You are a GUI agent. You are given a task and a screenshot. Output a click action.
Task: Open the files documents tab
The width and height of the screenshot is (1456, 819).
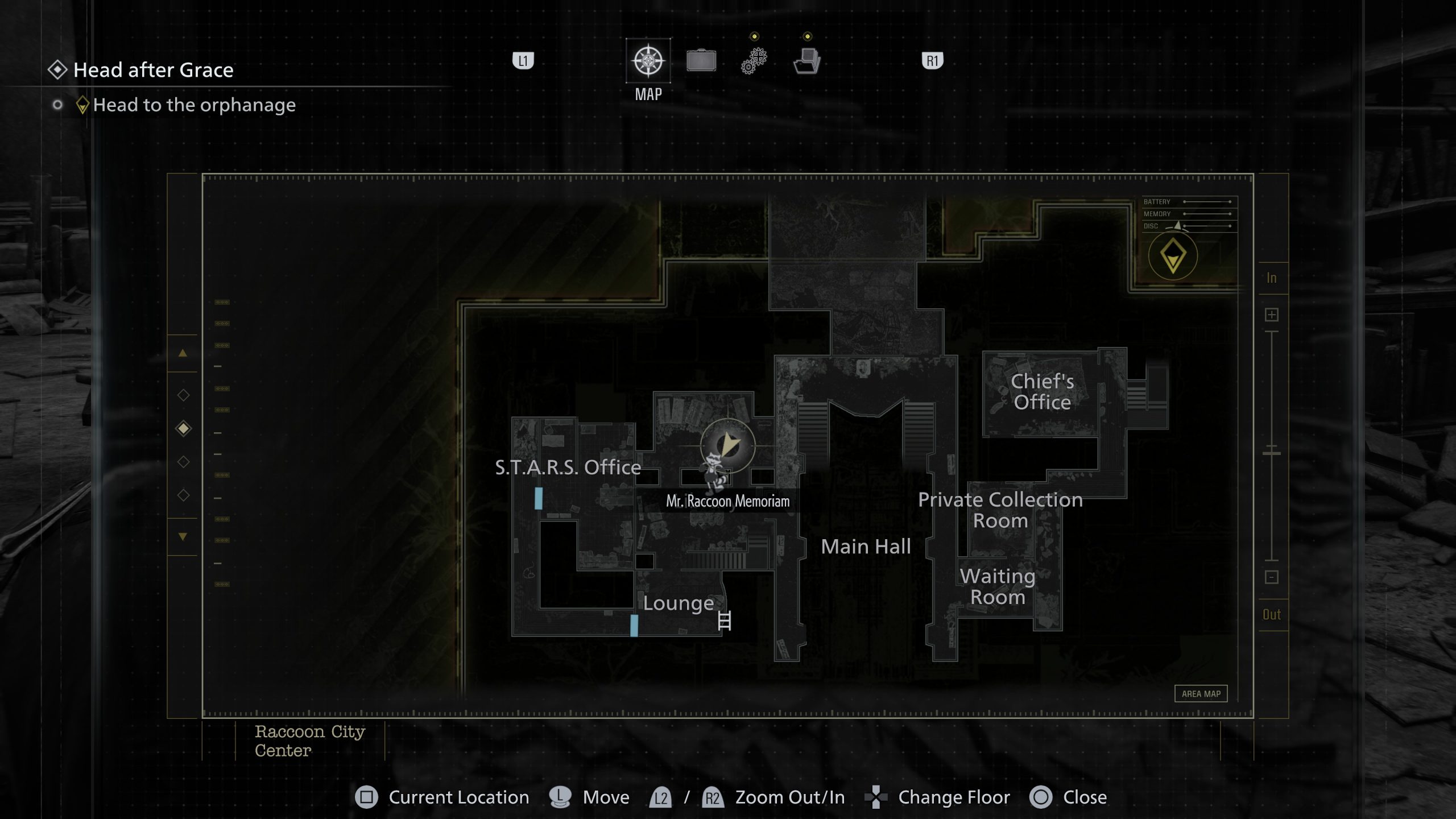806,61
